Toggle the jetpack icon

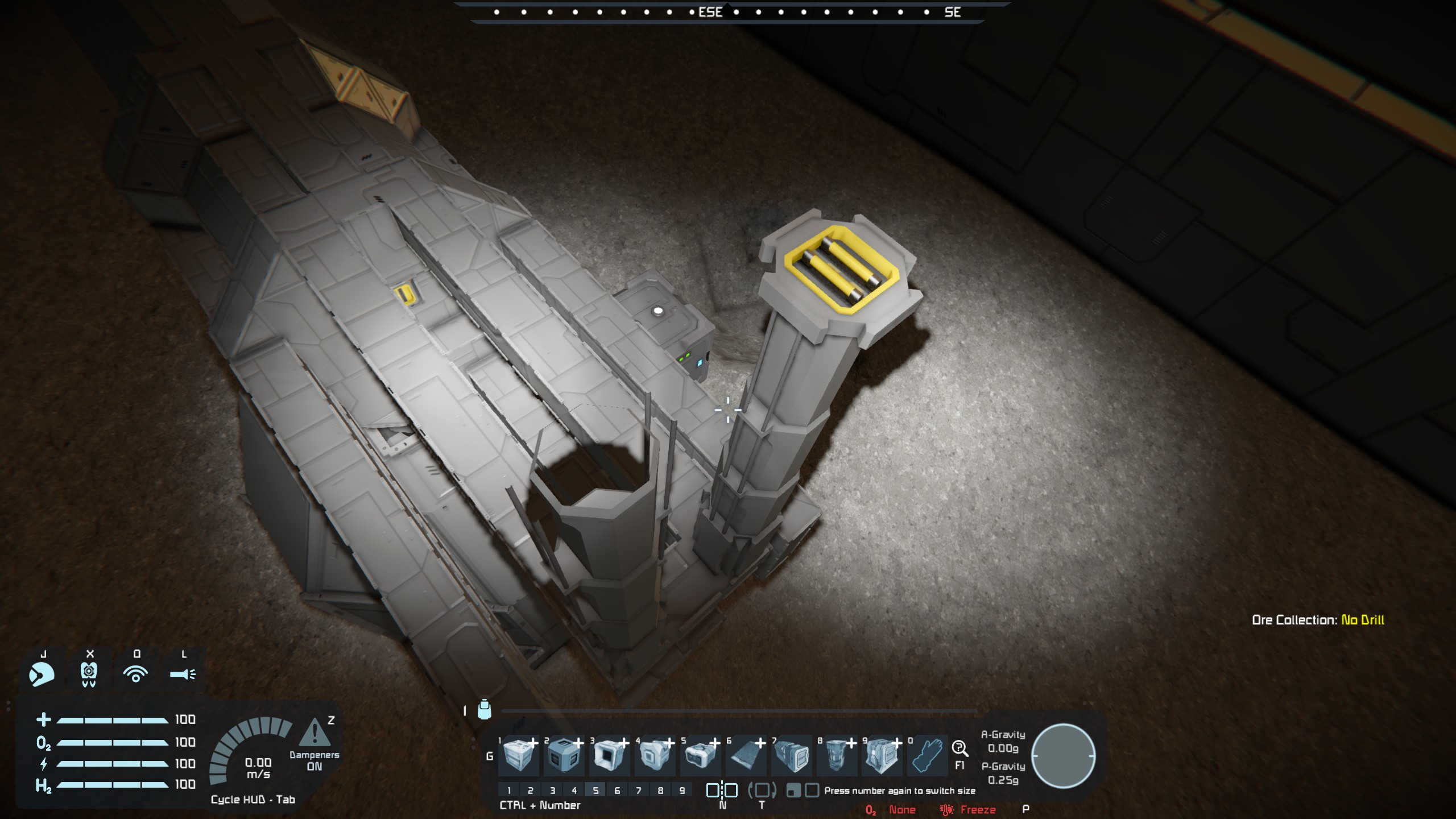[x=89, y=675]
